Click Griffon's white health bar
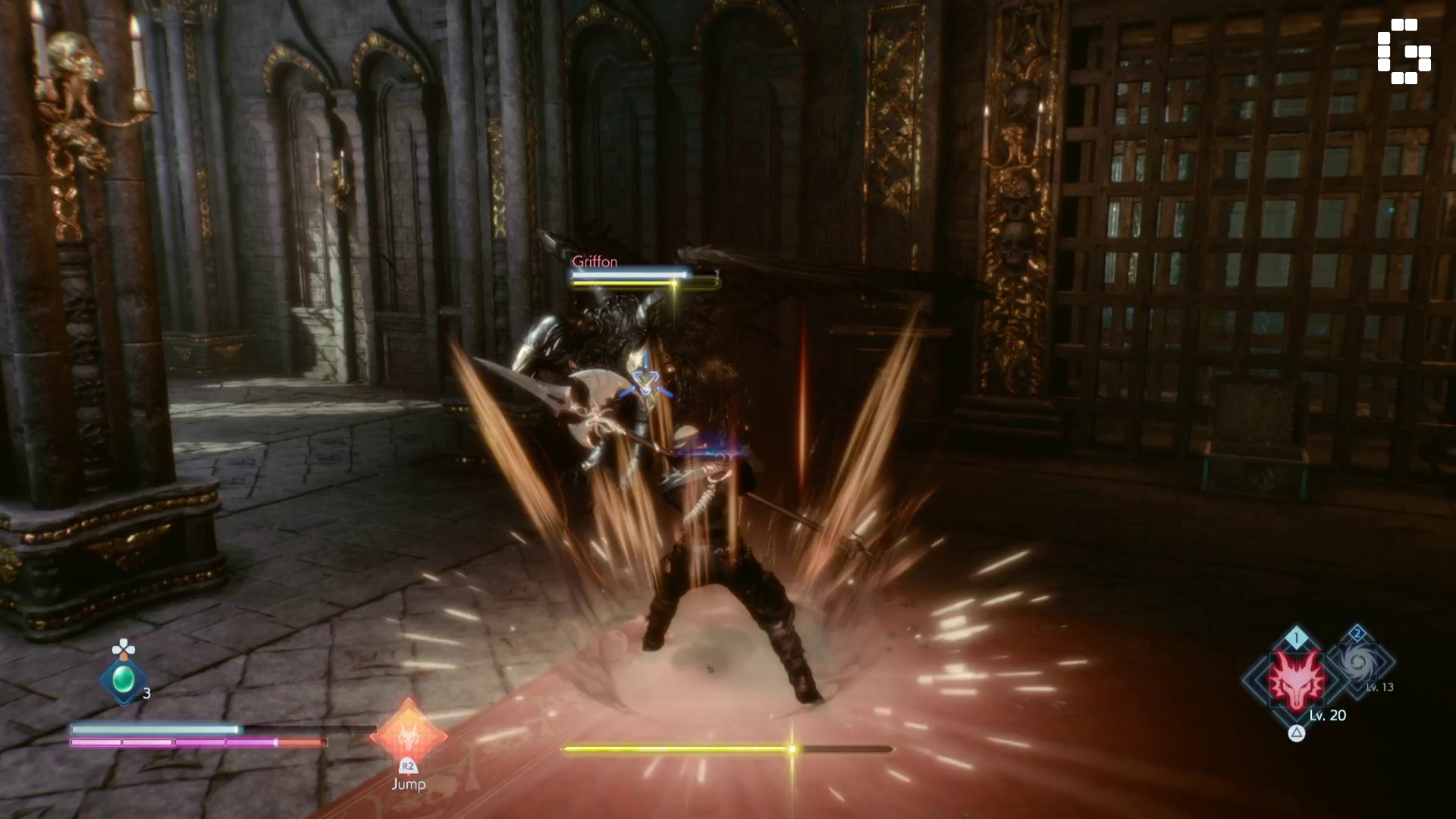The width and height of the screenshot is (1456, 819). (x=628, y=275)
